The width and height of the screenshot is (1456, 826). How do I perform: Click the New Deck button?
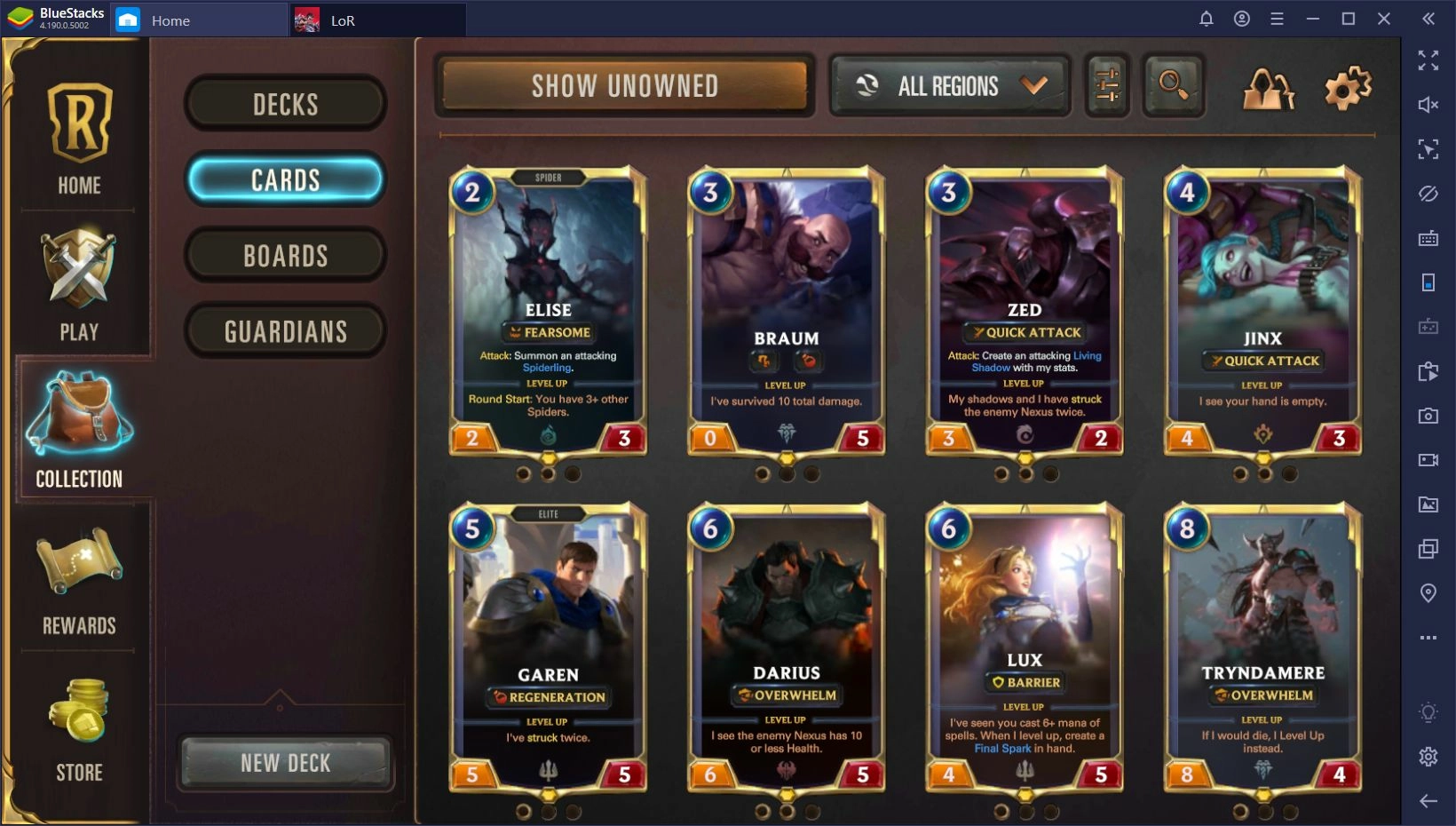[x=285, y=762]
